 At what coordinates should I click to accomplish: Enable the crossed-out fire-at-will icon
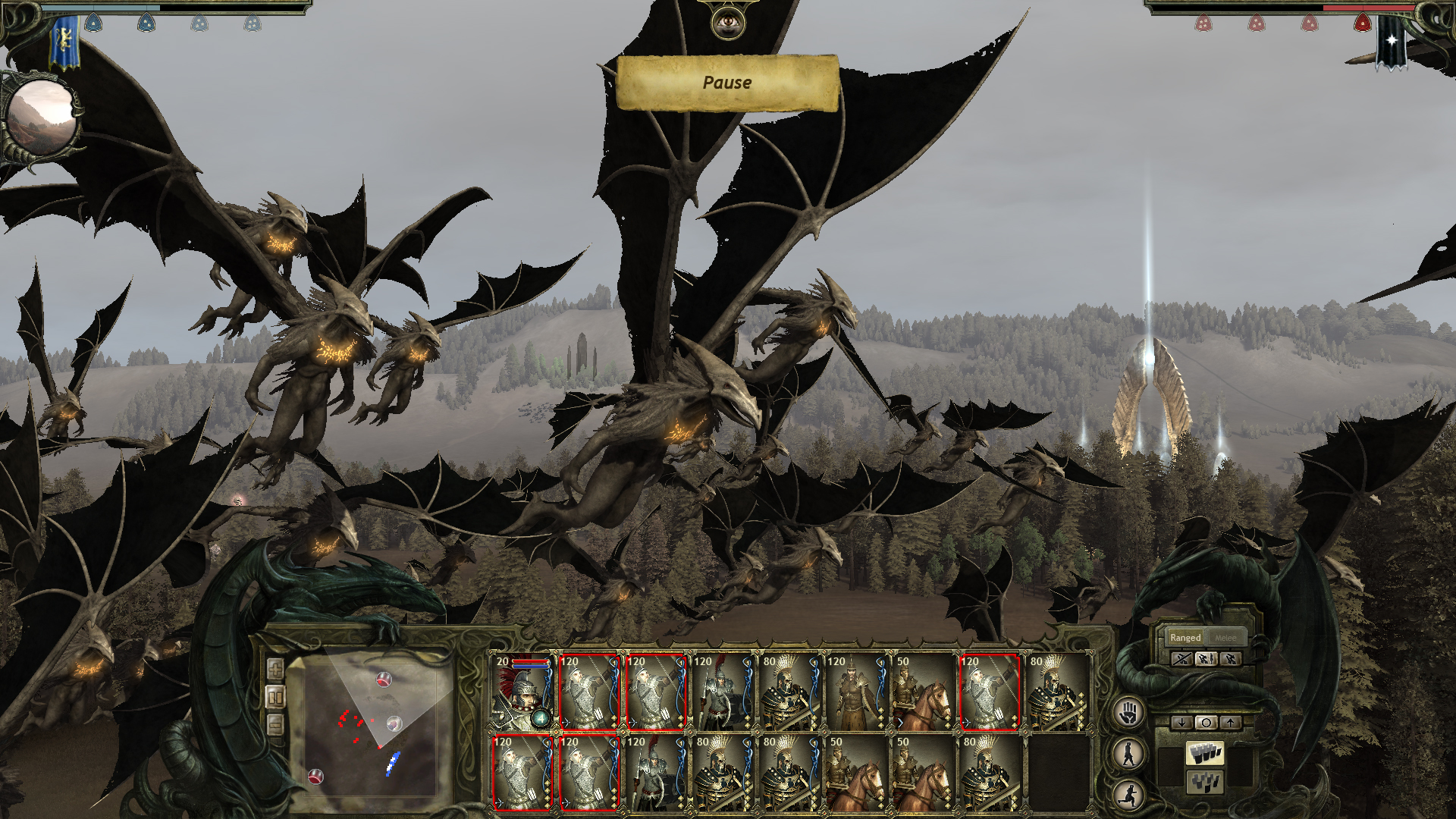point(1181,659)
